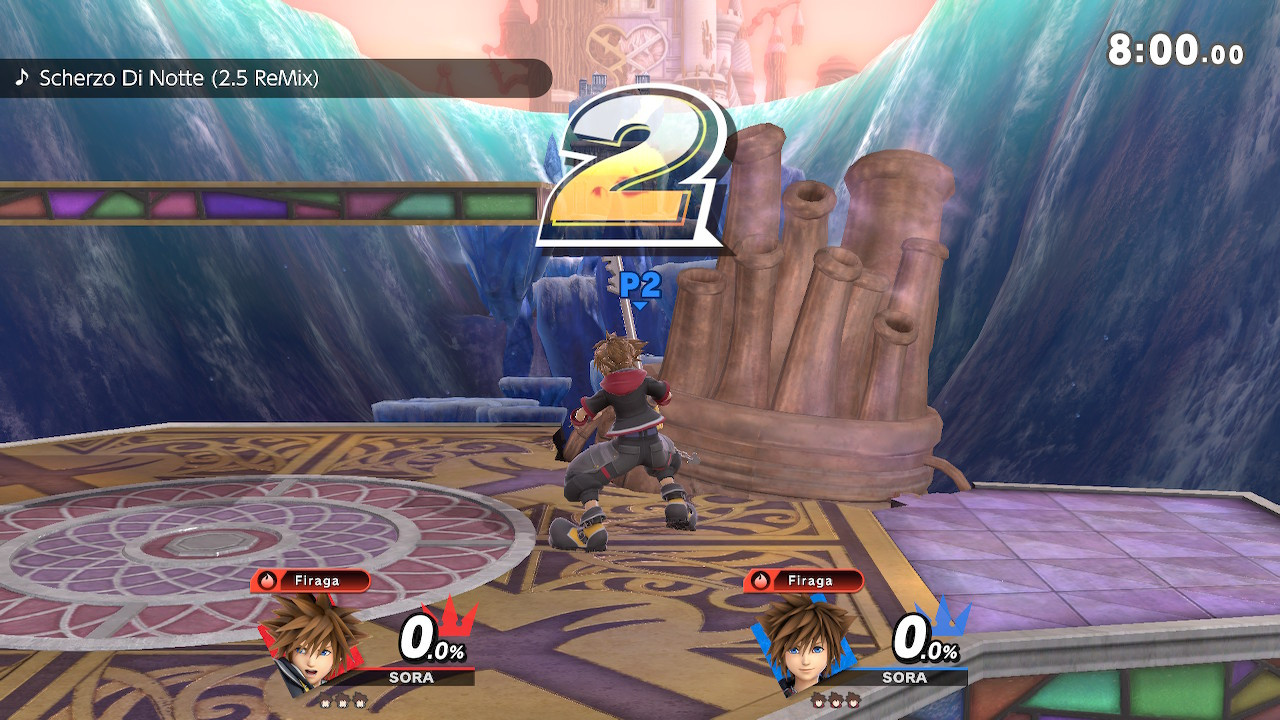Click the third stock head under the red Sora portrait
The height and width of the screenshot is (720, 1280).
(x=359, y=702)
